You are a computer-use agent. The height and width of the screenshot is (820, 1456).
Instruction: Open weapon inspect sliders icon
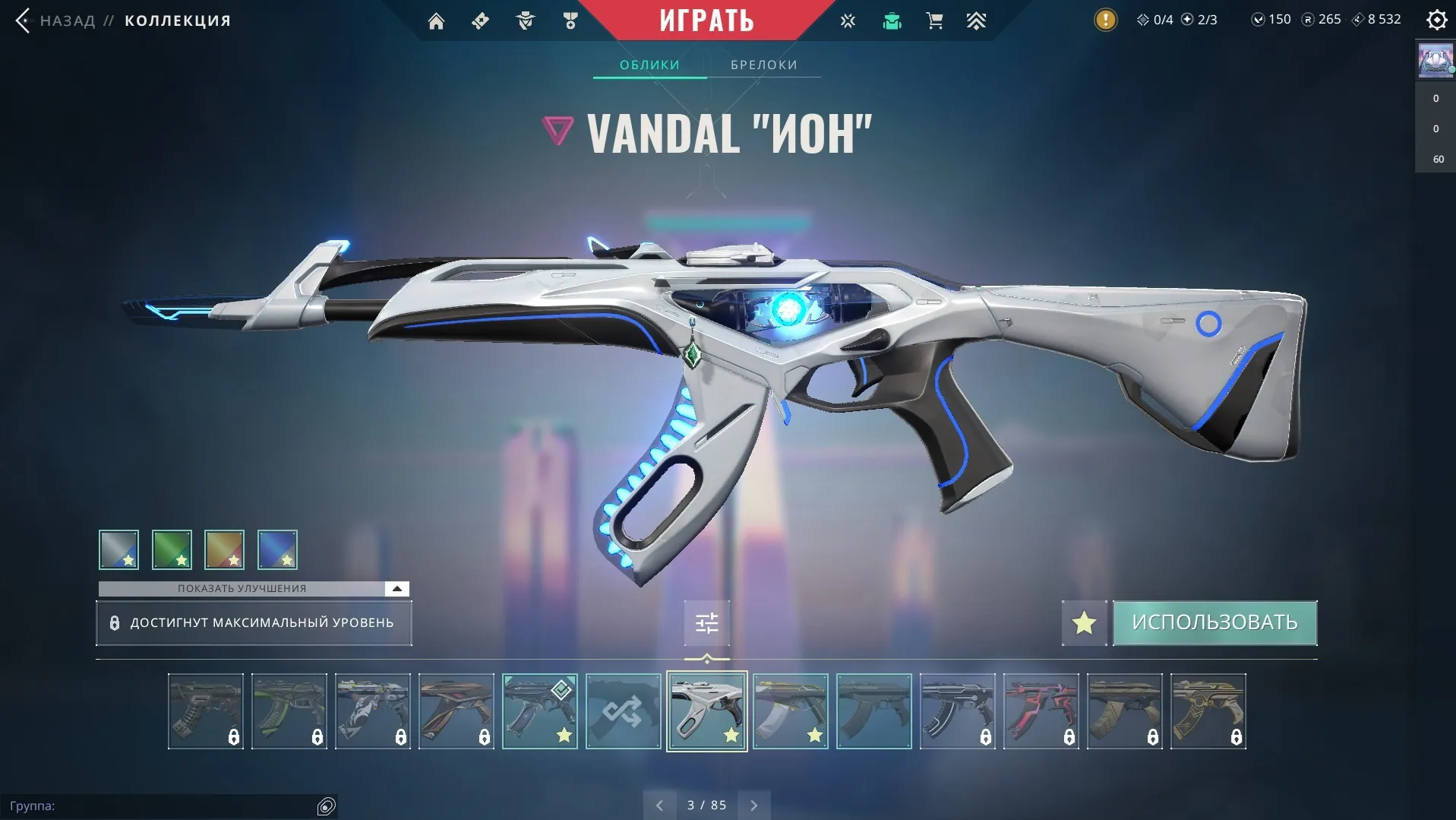pos(706,622)
